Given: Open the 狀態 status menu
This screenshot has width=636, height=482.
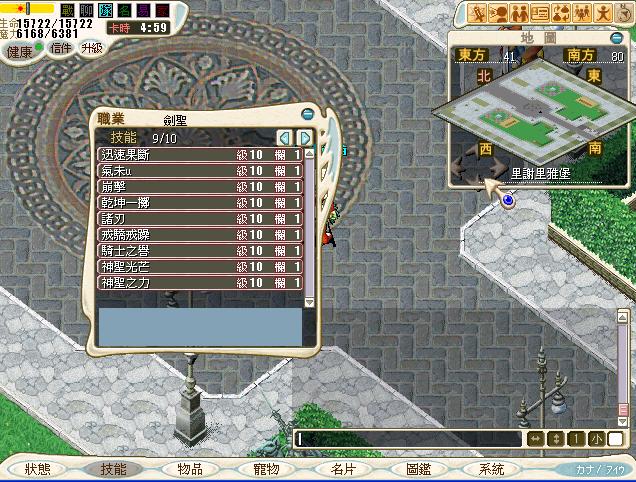Looking at the screenshot, I should (38, 468).
